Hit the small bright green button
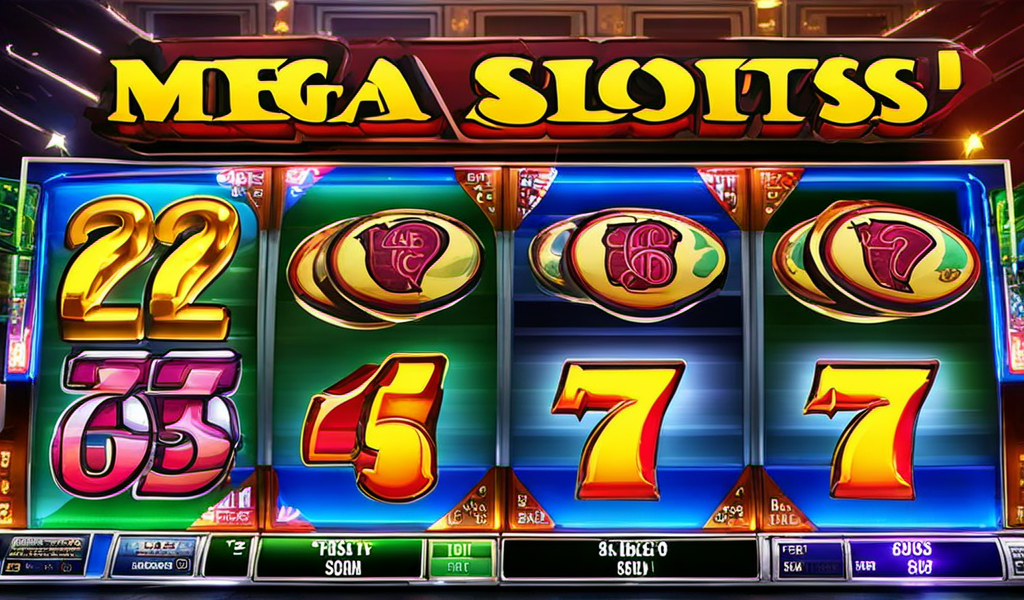 (461, 558)
